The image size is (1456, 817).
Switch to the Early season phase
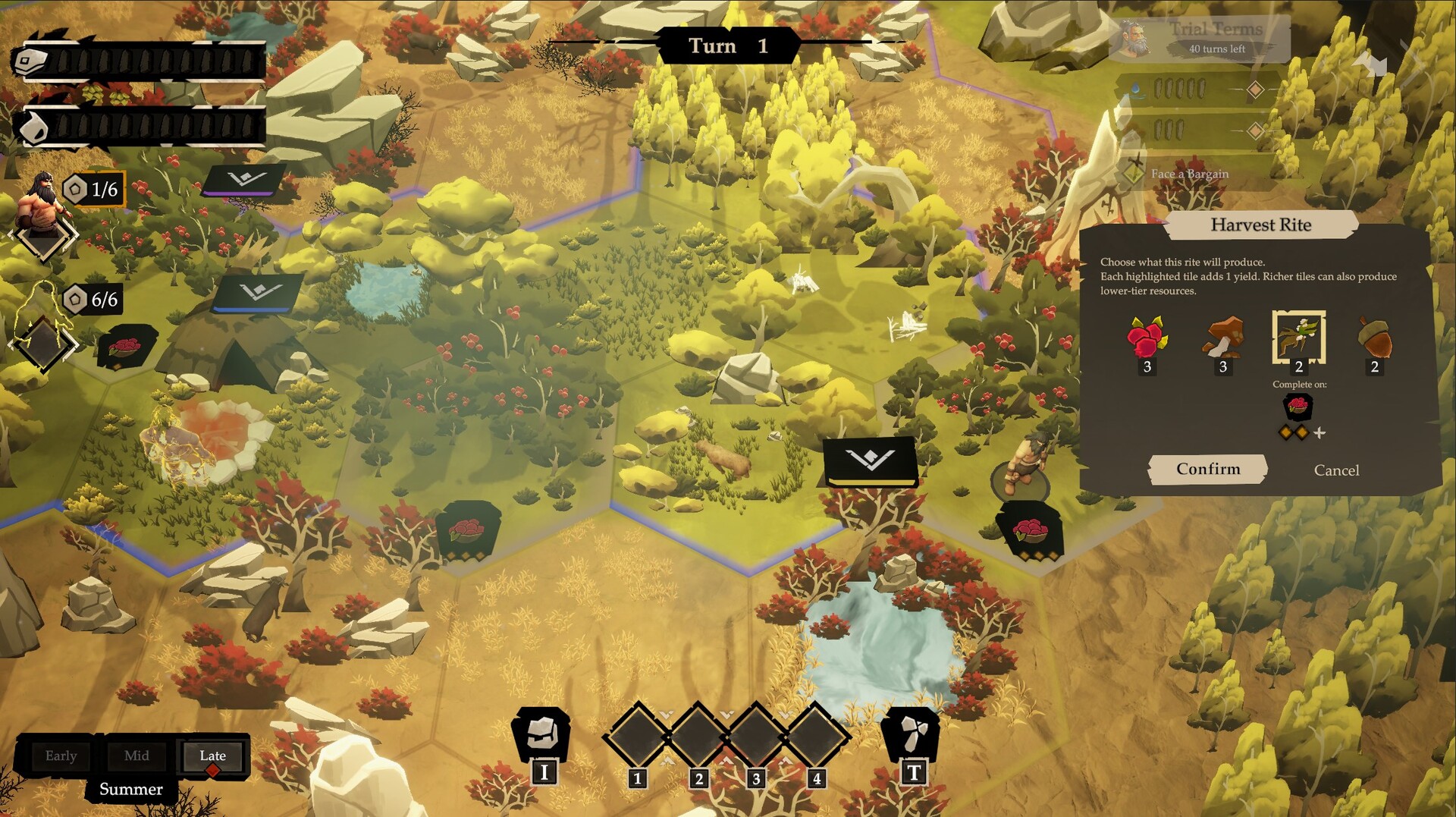61,756
